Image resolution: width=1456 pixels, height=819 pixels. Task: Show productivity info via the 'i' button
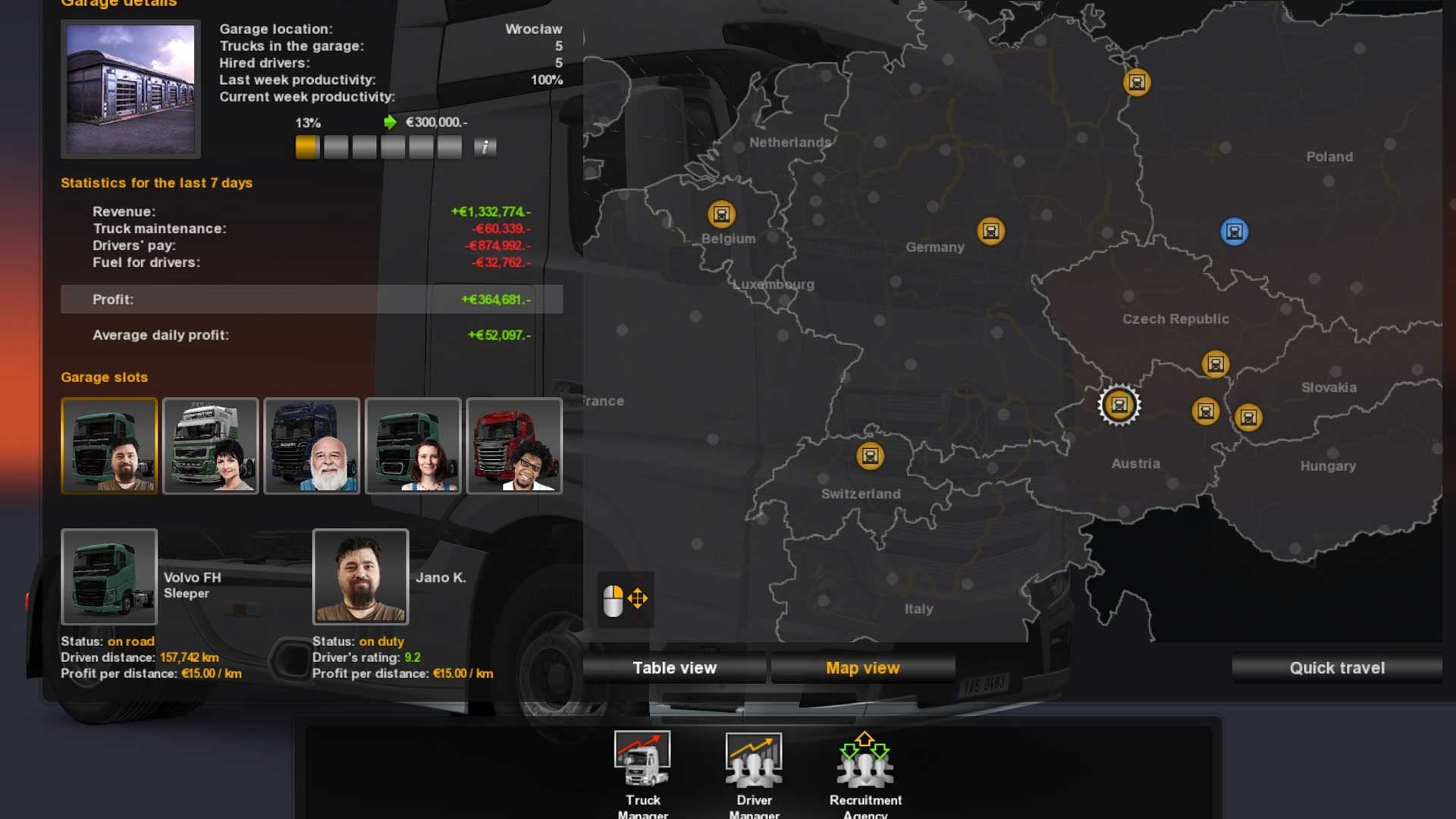click(x=485, y=147)
